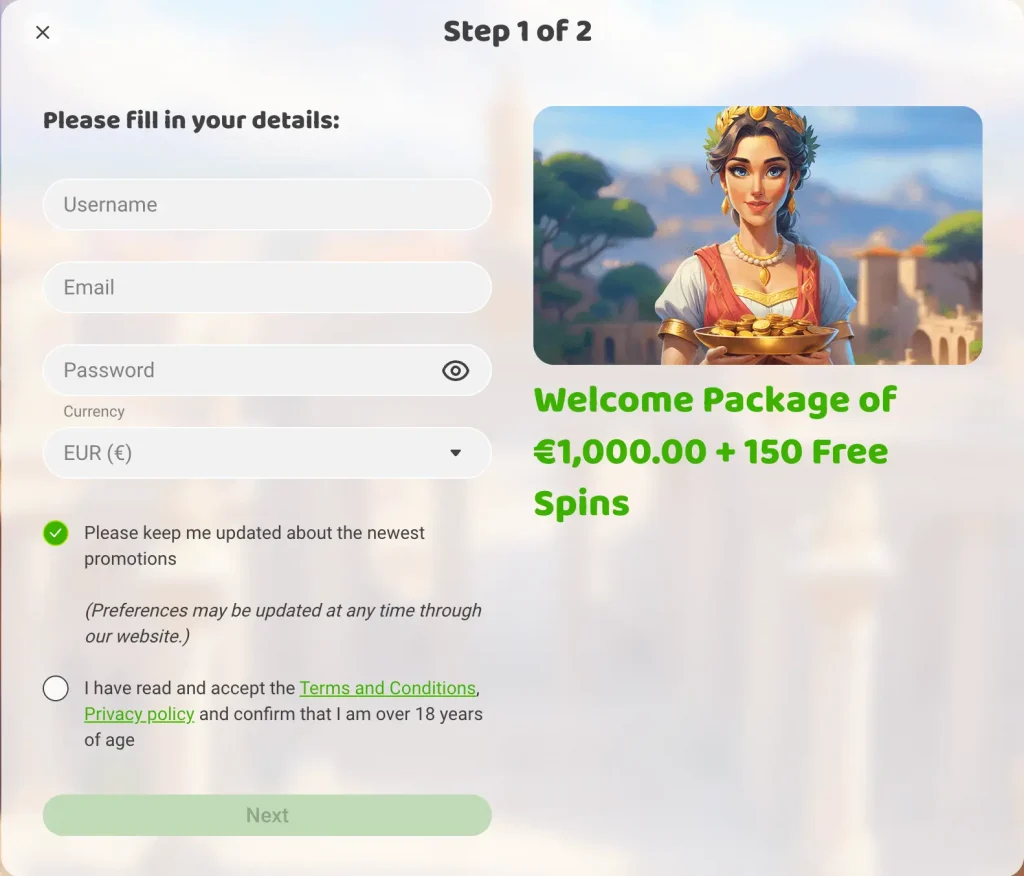Show password with the eye icon
Screen dimensions: 1024x876
(x=455, y=371)
